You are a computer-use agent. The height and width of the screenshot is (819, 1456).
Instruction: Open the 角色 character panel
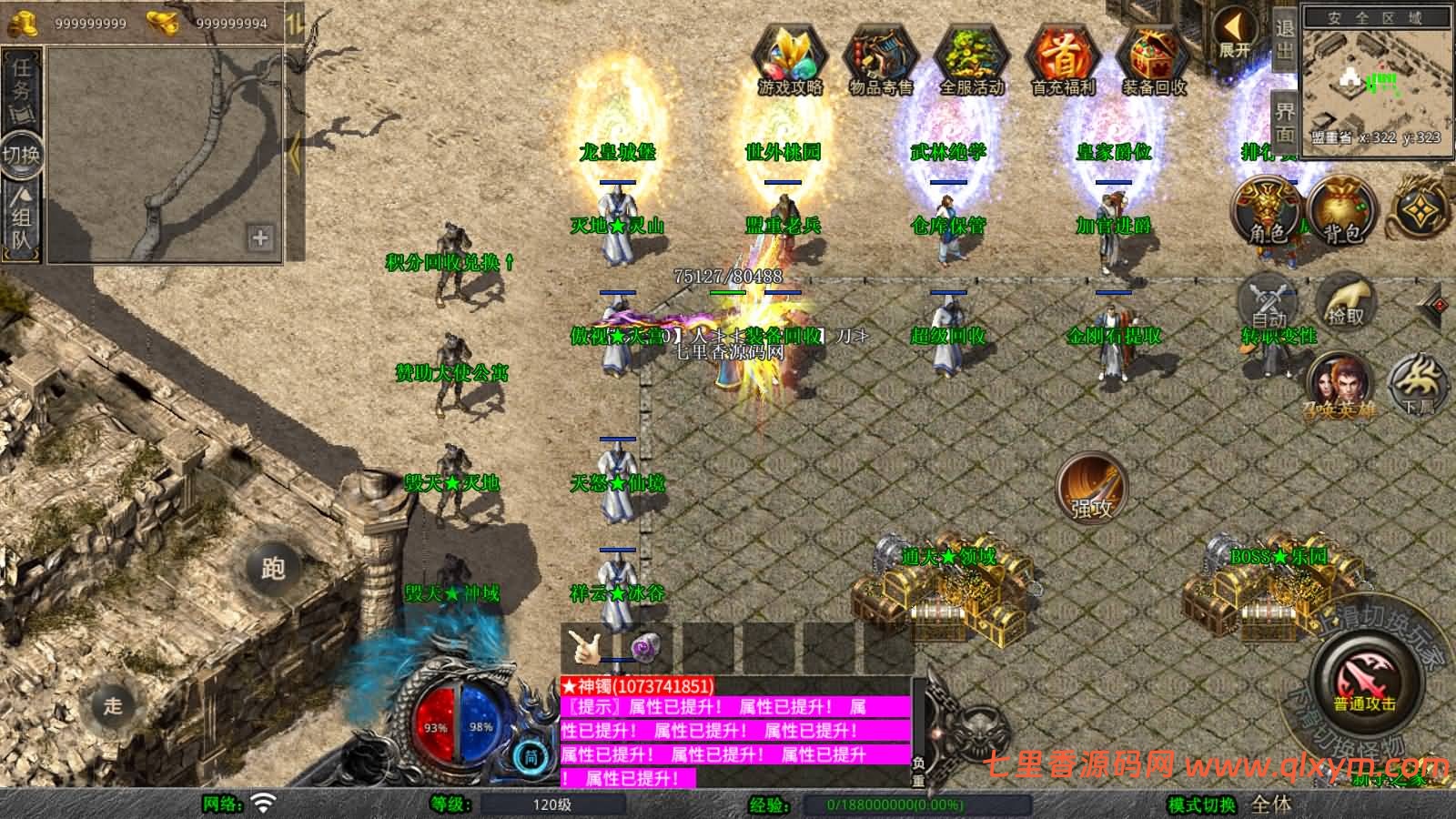1267,211
